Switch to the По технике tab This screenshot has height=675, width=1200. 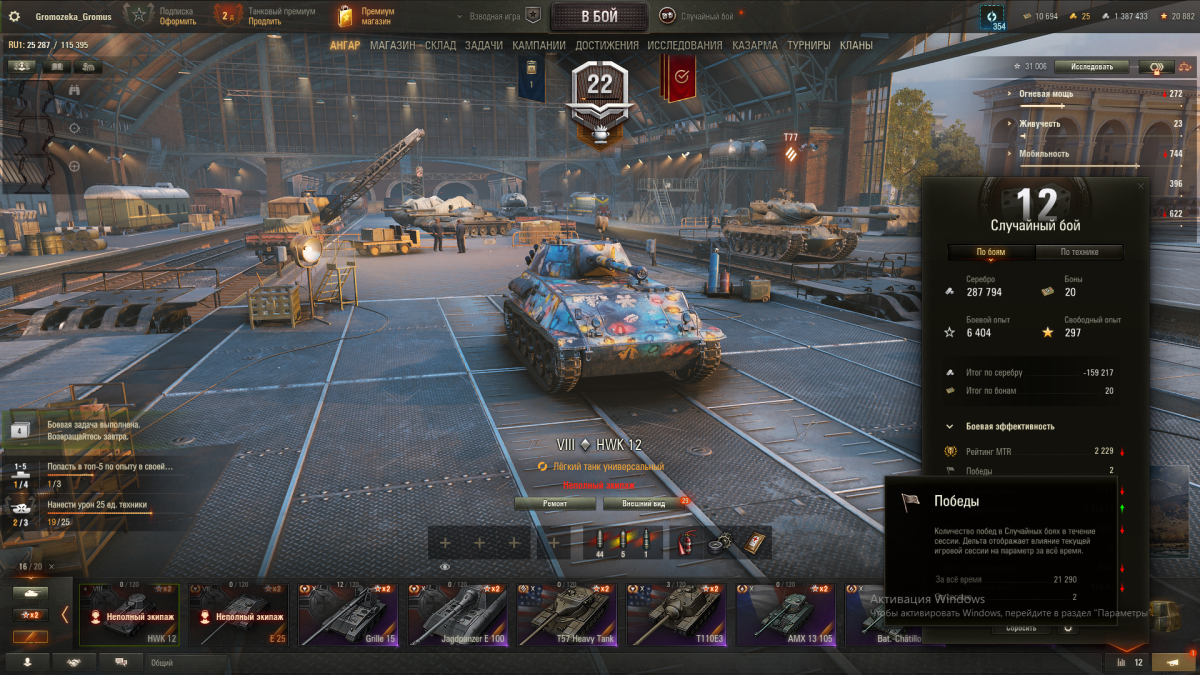[x=1079, y=252]
